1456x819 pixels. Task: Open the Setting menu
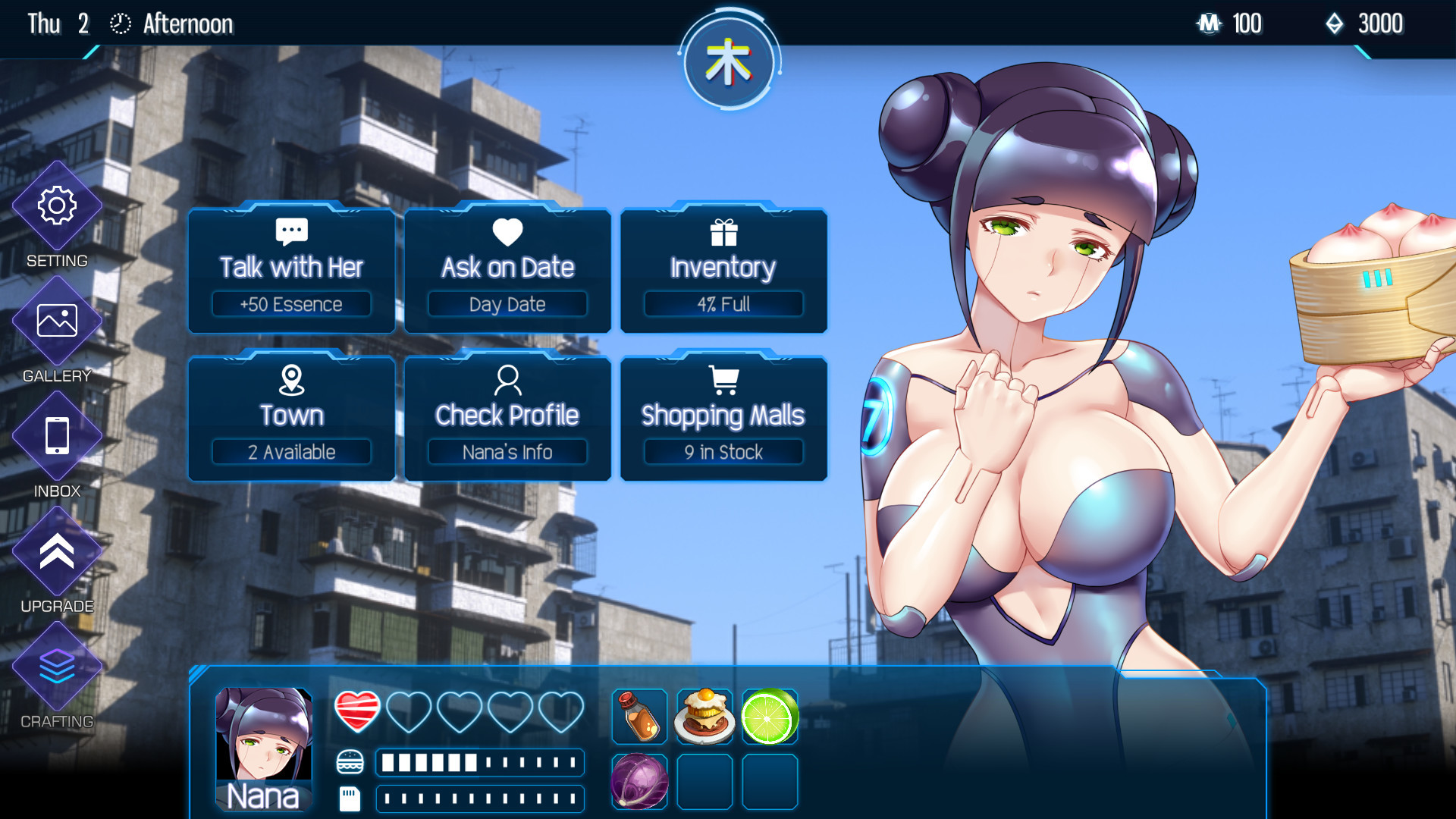coord(57,206)
